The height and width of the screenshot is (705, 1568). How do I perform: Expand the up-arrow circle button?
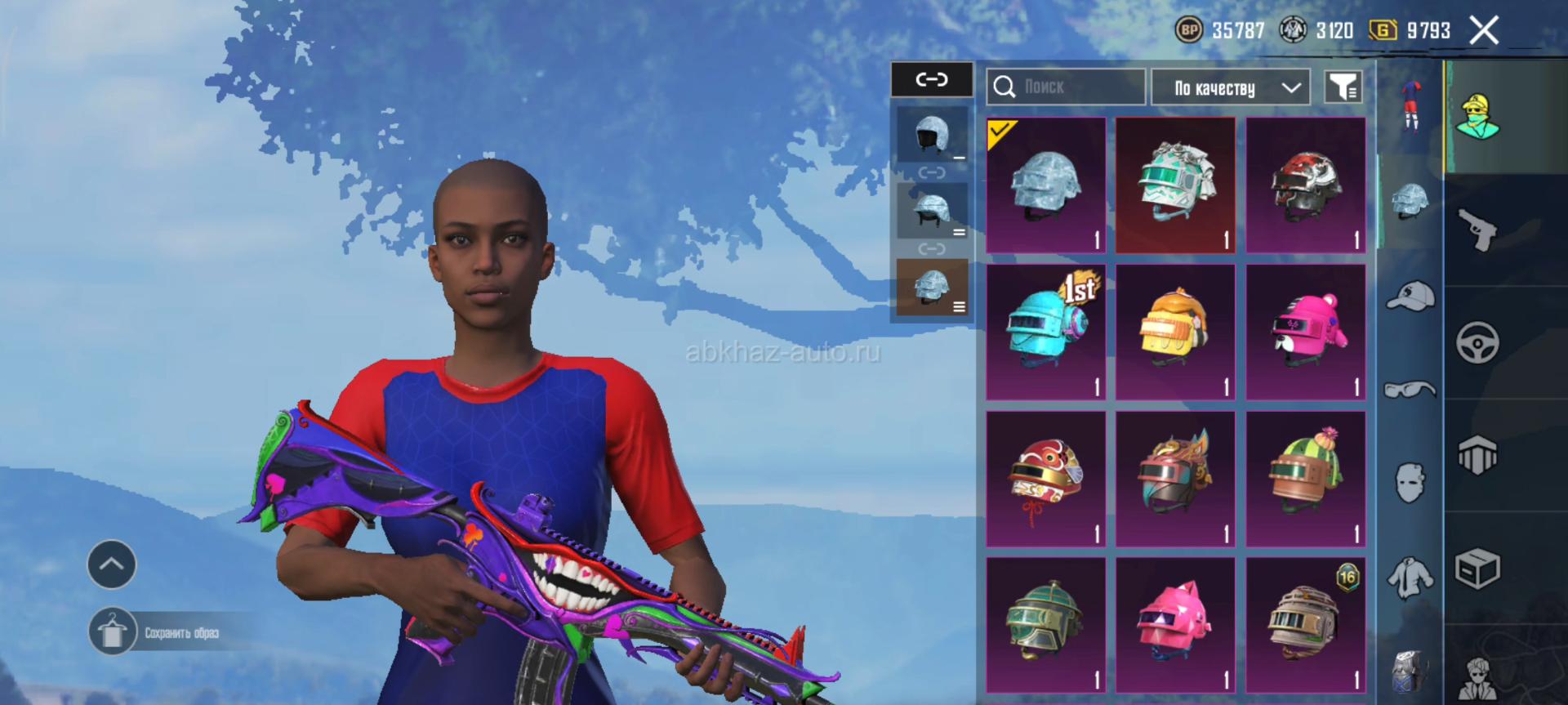pyautogui.click(x=112, y=564)
